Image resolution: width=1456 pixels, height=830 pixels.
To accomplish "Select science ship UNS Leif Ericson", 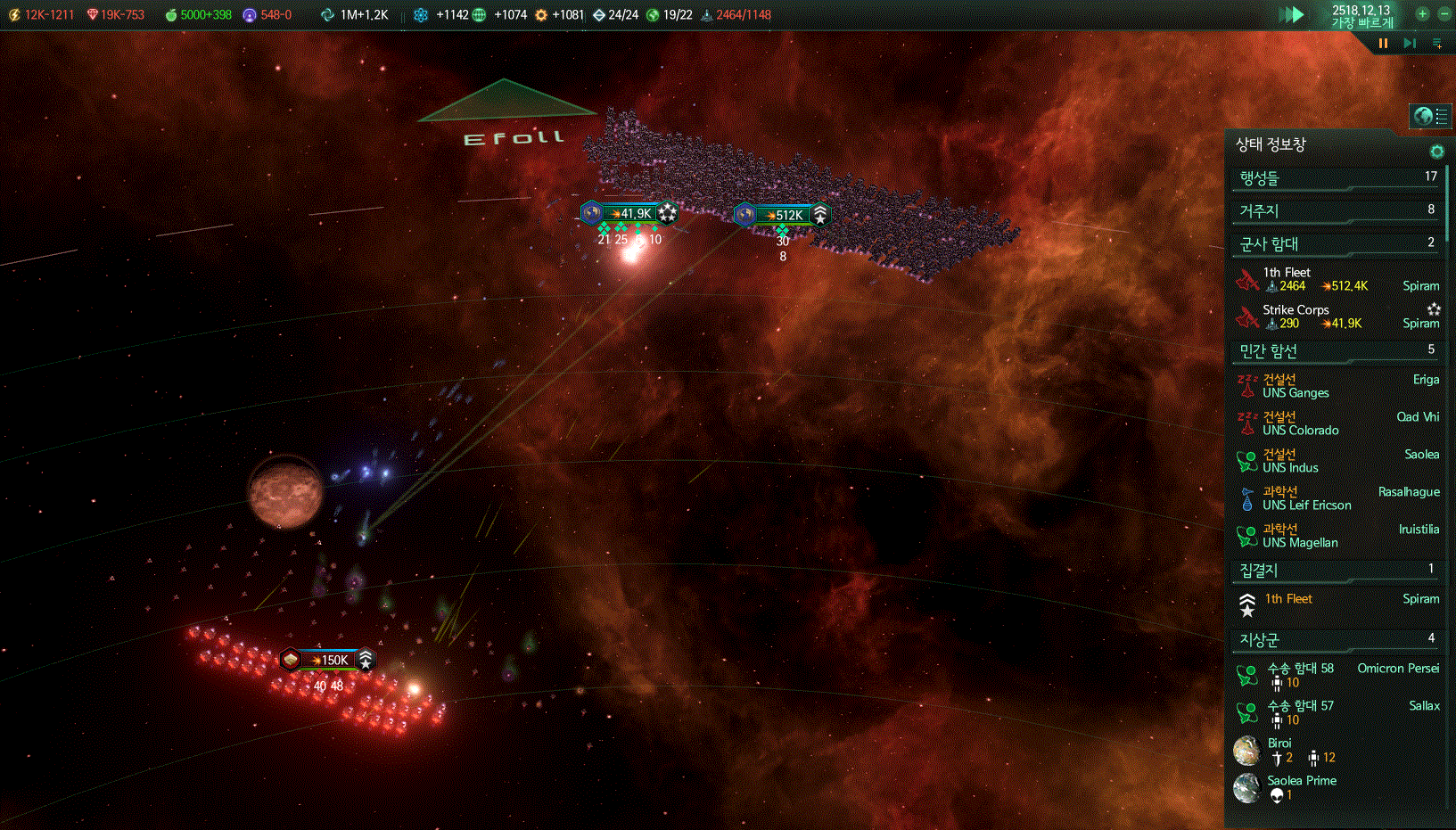I will coord(1336,498).
